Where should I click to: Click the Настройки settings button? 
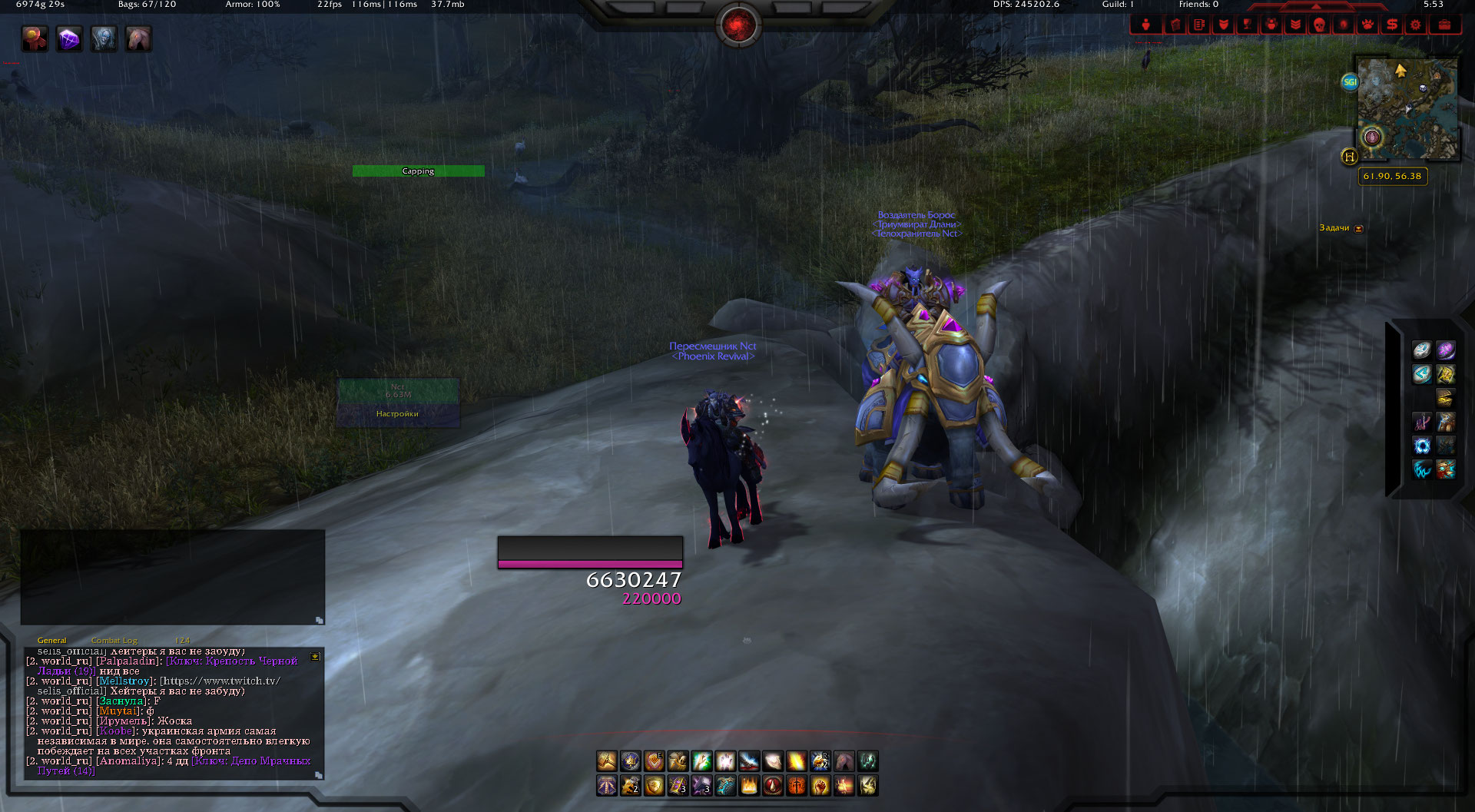[397, 414]
